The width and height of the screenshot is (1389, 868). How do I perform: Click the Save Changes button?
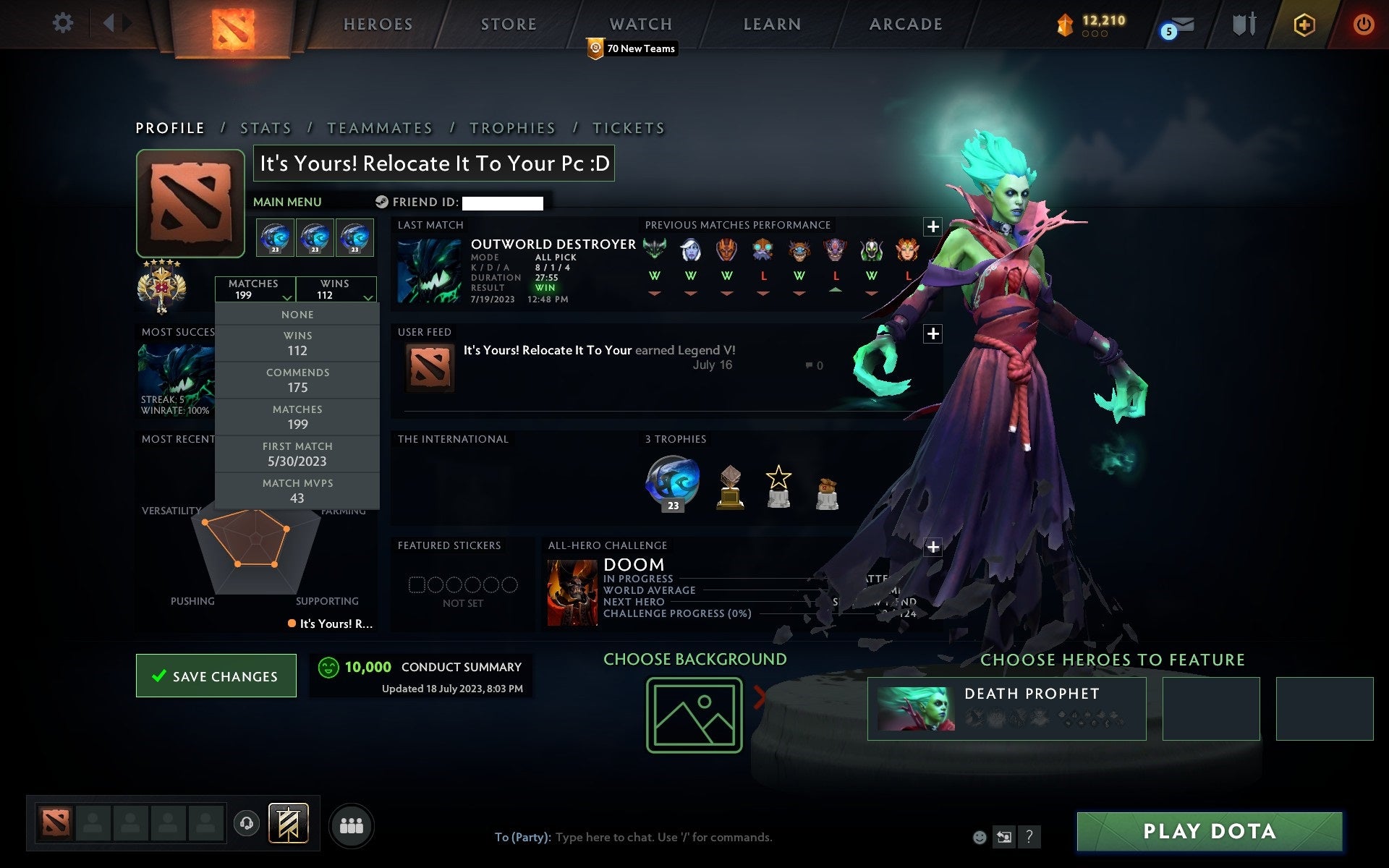point(216,676)
